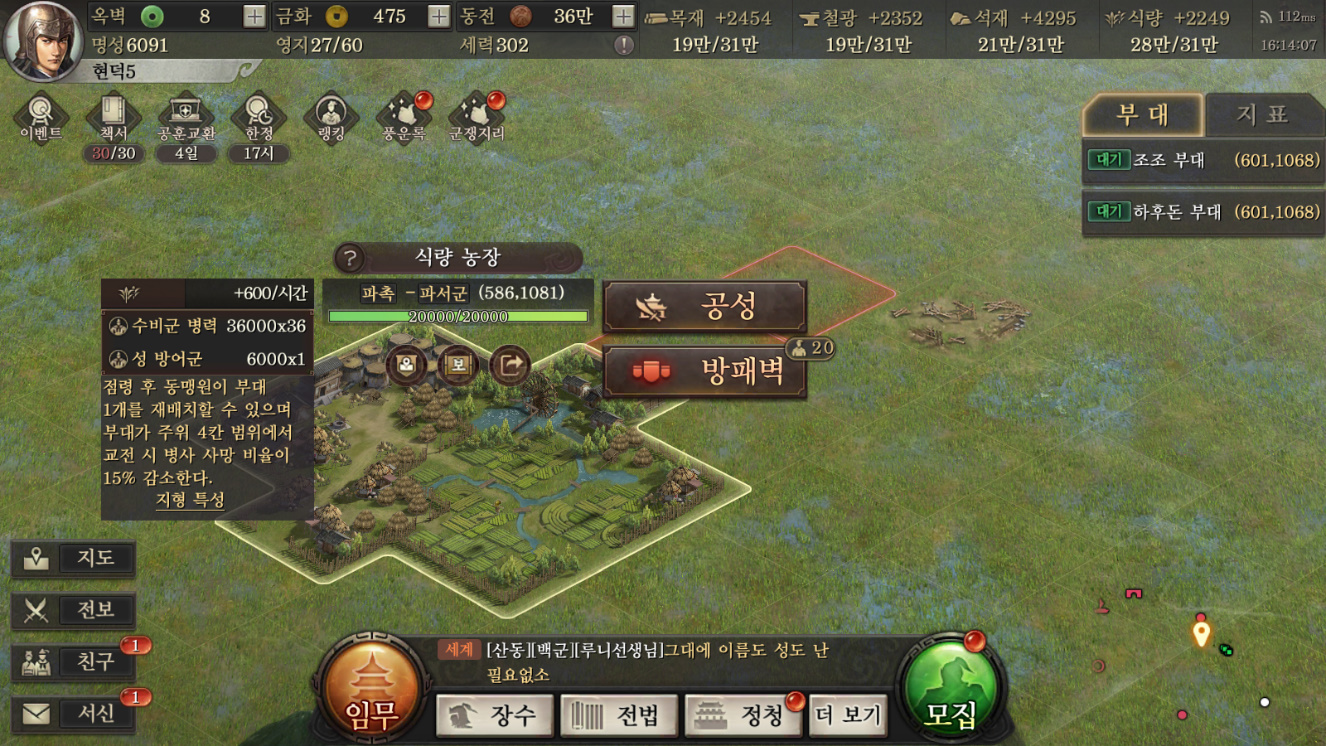This screenshot has width=1326, height=746.
Task: Open the 장수 generals menu
Action: click(x=495, y=715)
